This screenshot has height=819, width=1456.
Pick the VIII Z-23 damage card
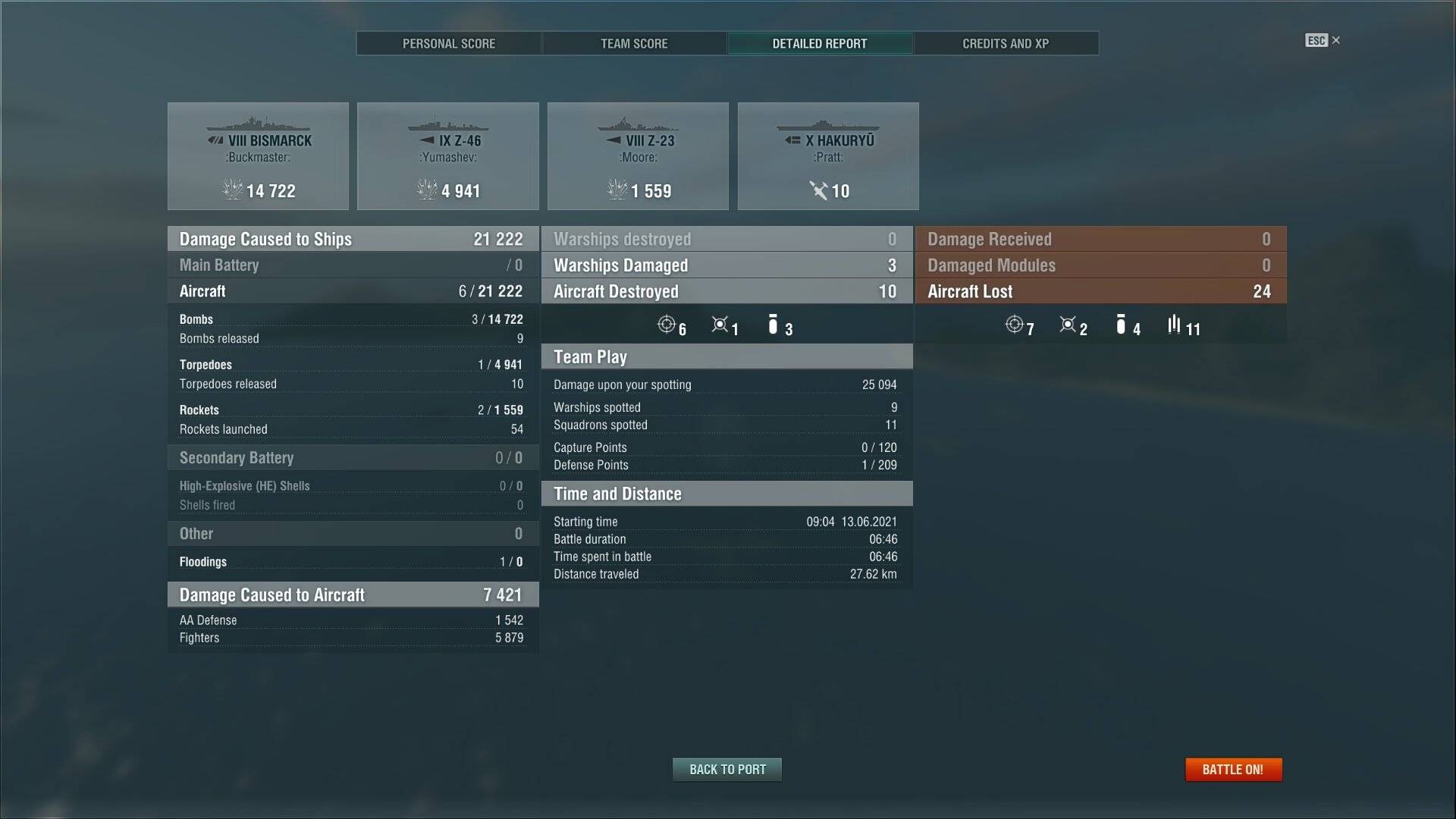(x=638, y=156)
